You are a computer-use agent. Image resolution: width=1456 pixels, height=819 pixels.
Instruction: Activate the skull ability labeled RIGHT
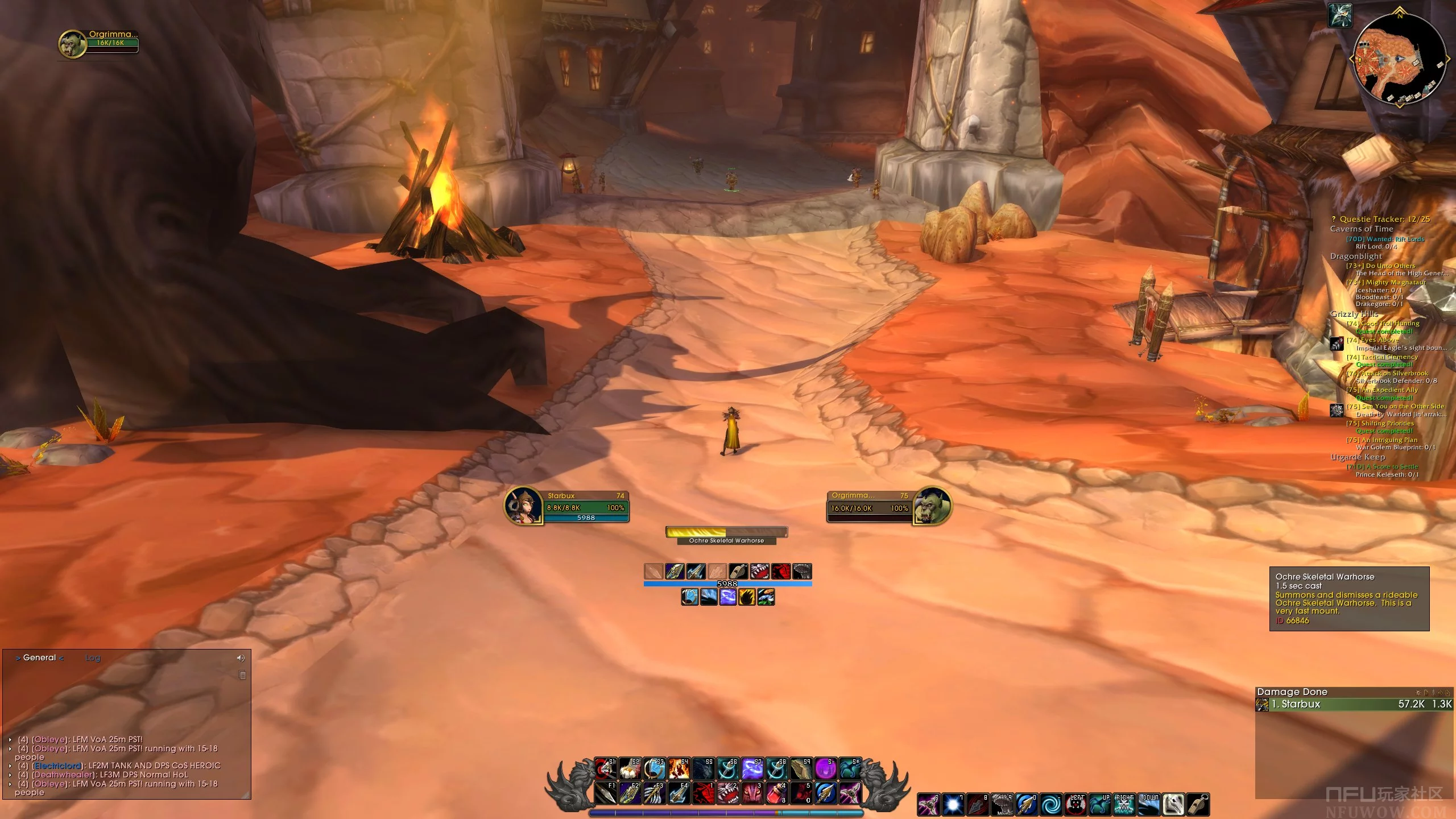tap(1124, 805)
